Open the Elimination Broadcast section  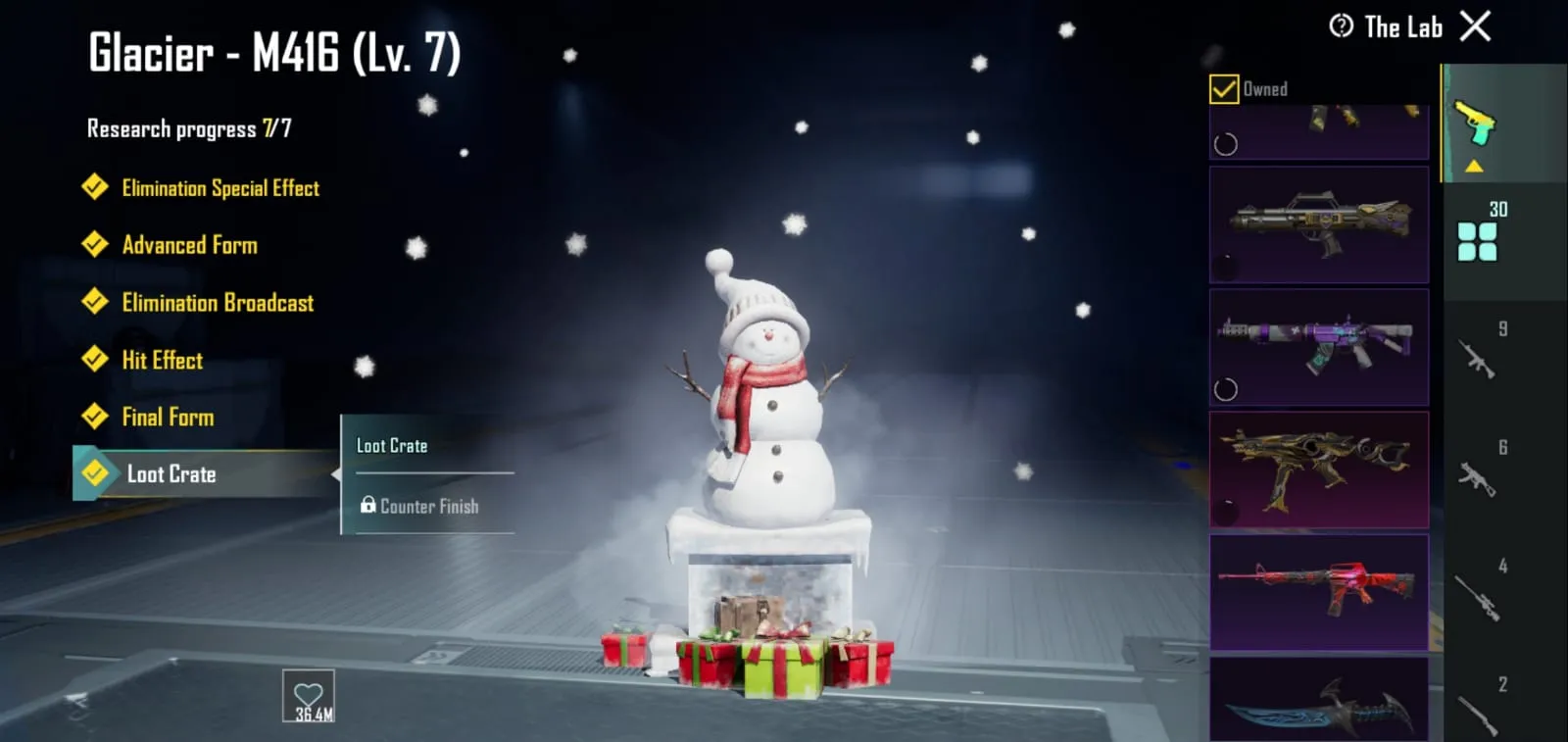pos(217,303)
